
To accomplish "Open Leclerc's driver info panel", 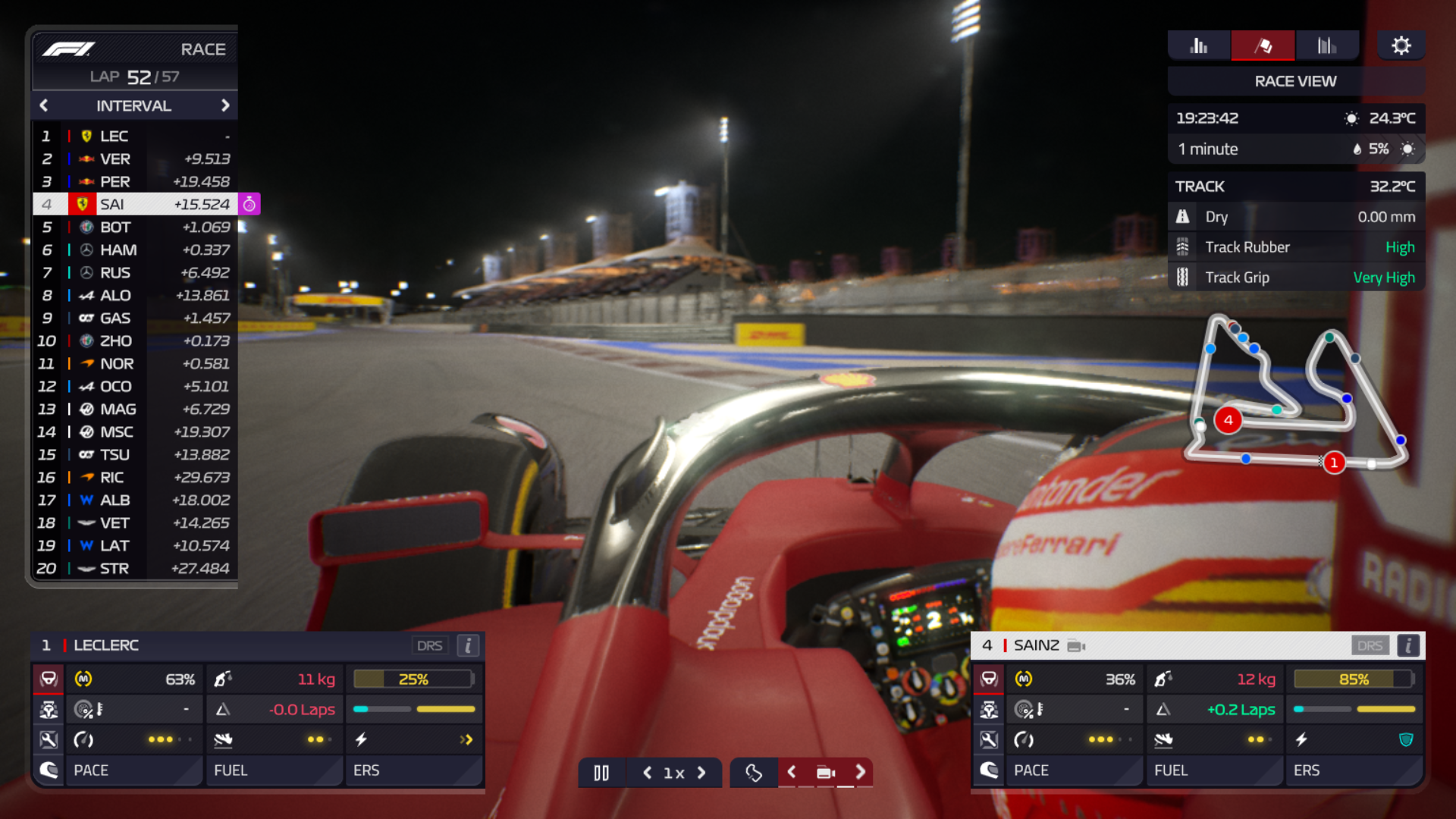I will 468,645.
